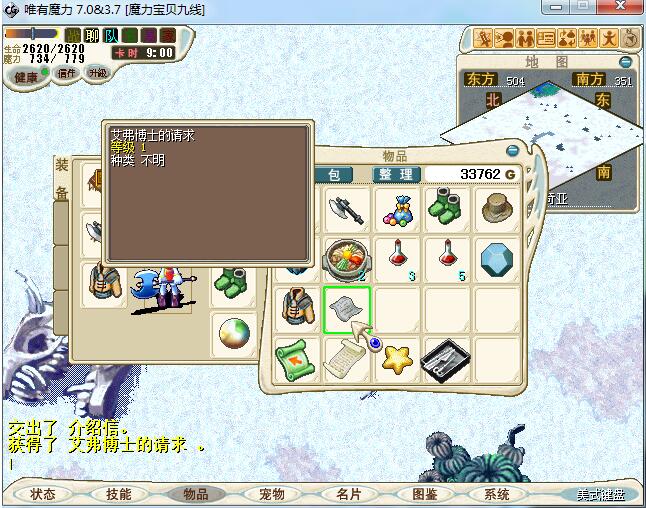
Task: Select the black tool box item
Action: tap(446, 358)
